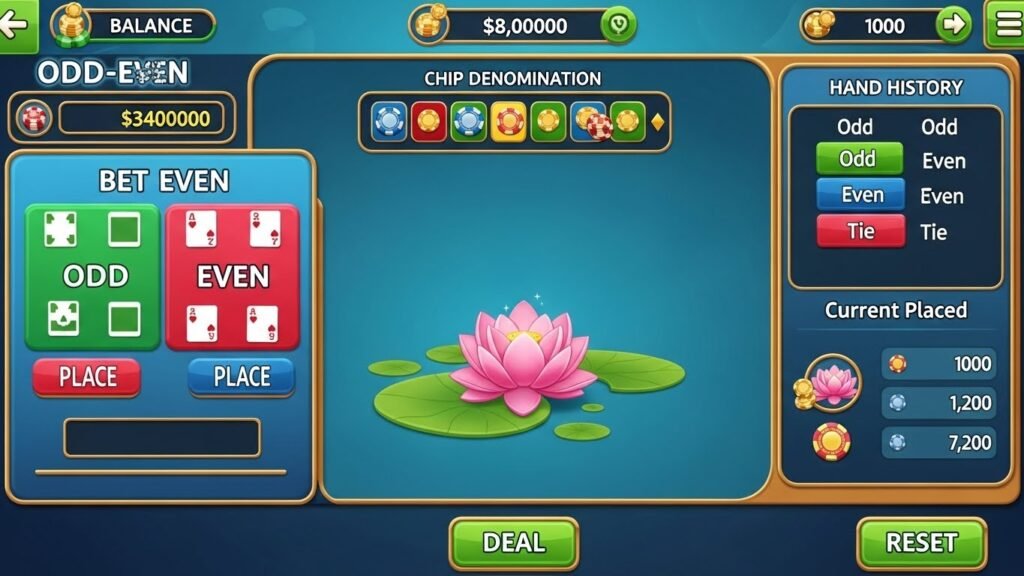Pick the red chip on yellow tile
This screenshot has height=576, width=1024.
point(508,122)
